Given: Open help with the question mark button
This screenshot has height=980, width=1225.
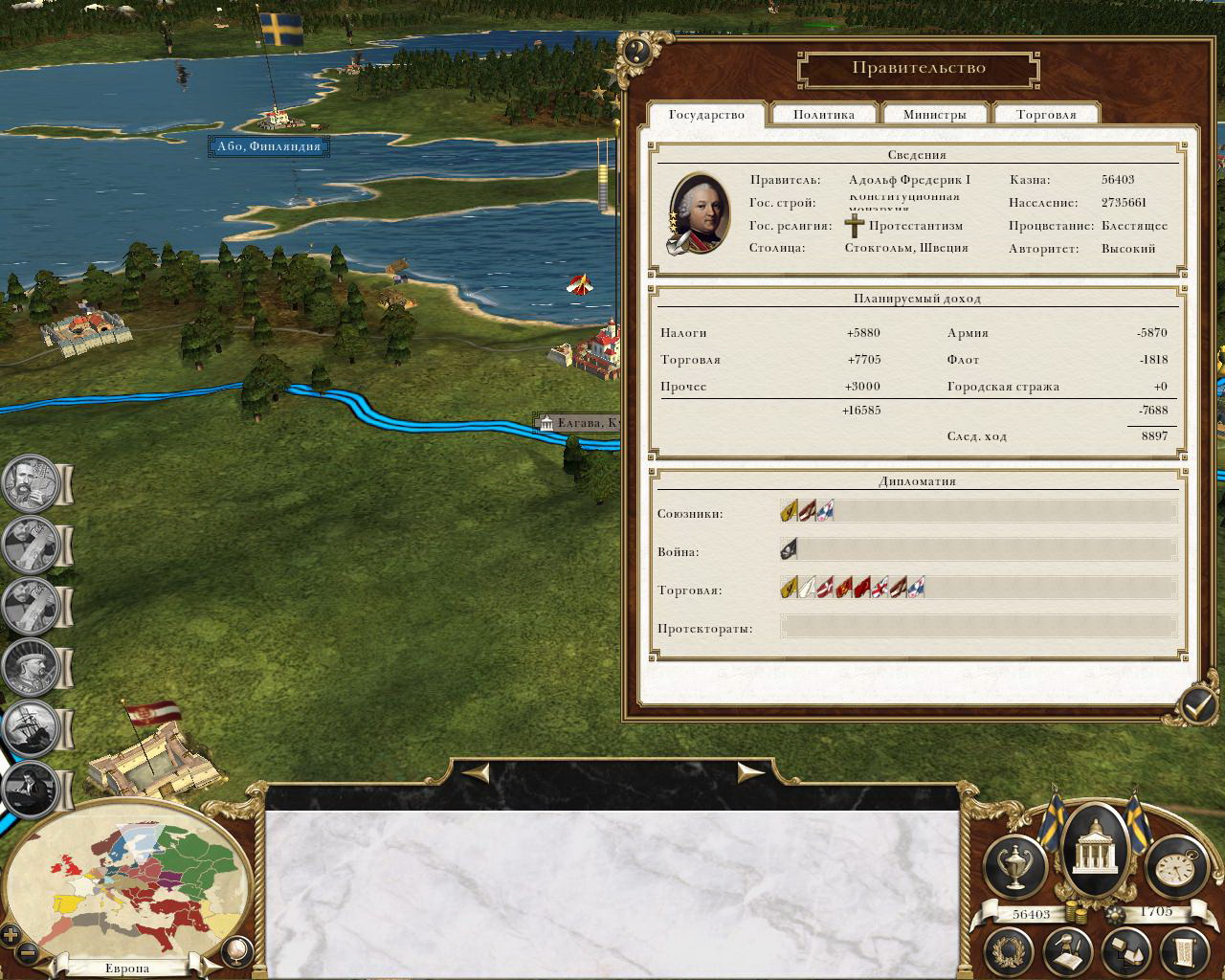Looking at the screenshot, I should click(636, 51).
